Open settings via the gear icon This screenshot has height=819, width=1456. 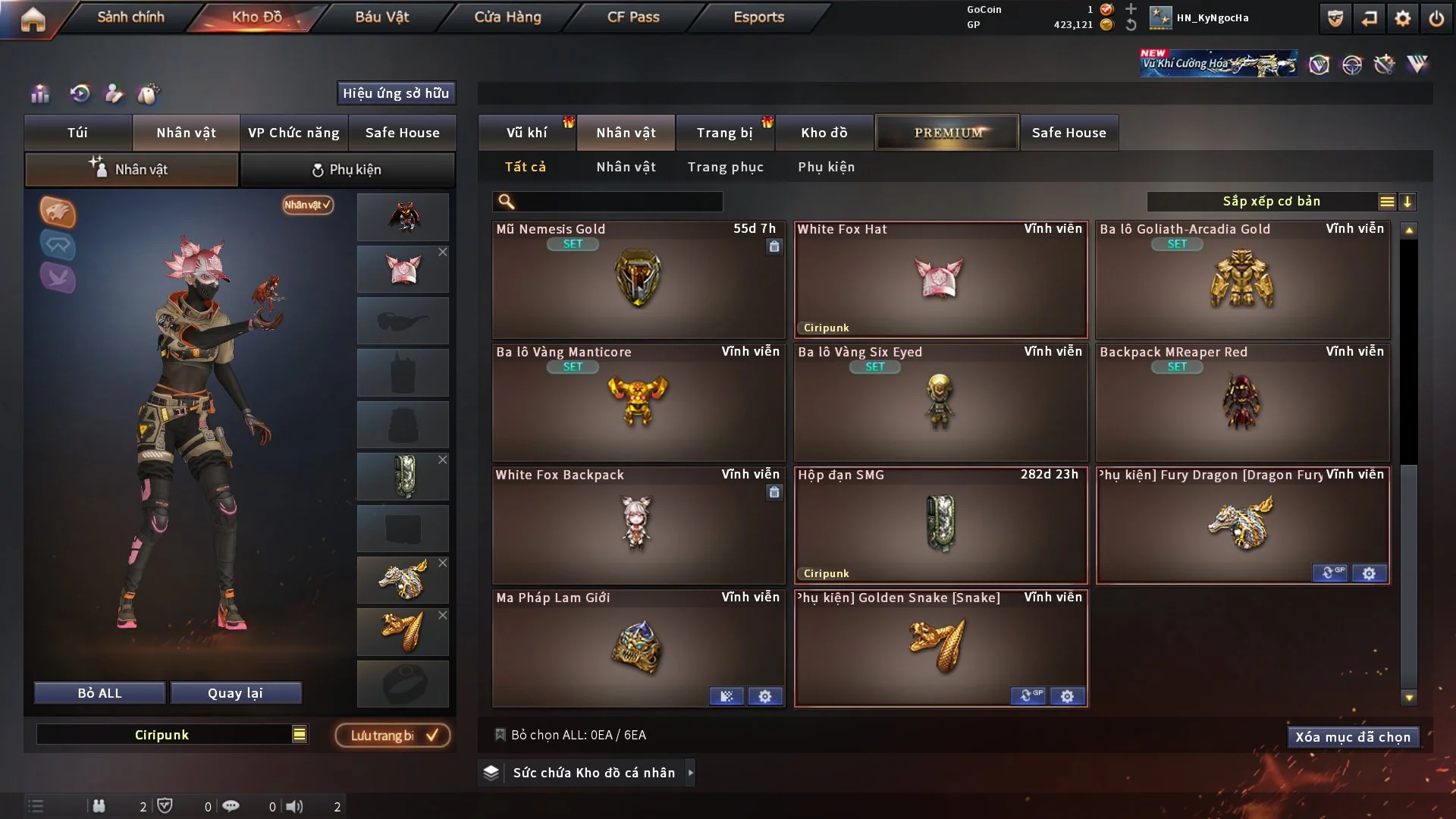click(x=1402, y=18)
